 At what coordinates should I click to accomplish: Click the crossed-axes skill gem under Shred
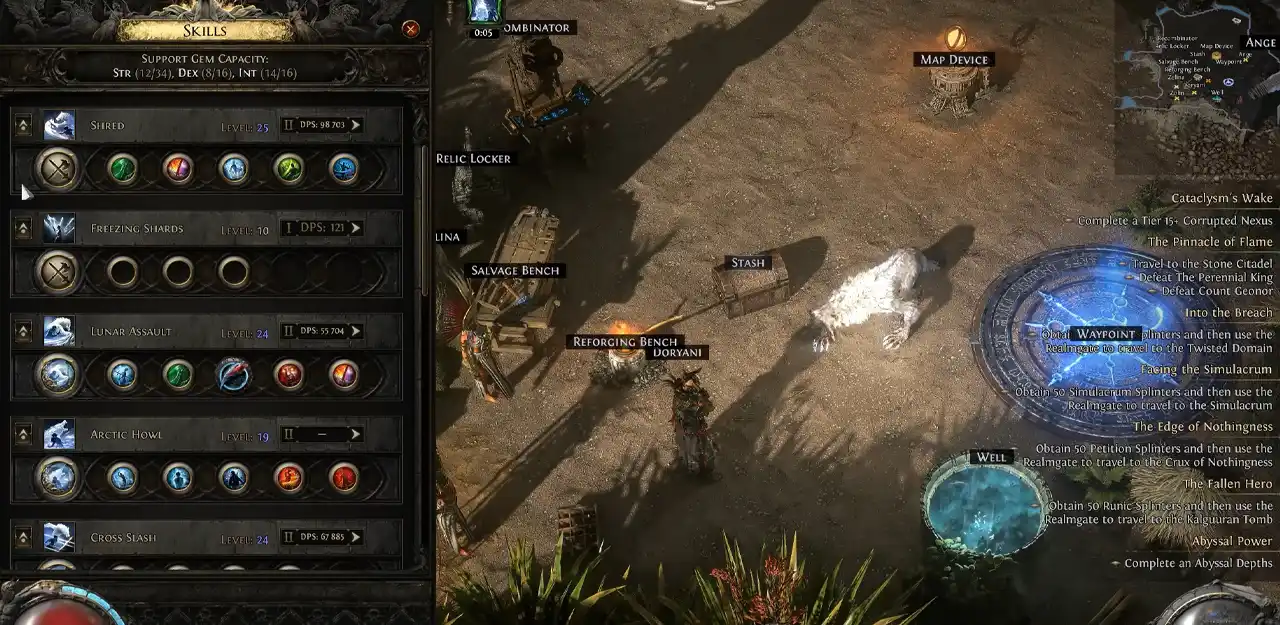pyautogui.click(x=57, y=169)
